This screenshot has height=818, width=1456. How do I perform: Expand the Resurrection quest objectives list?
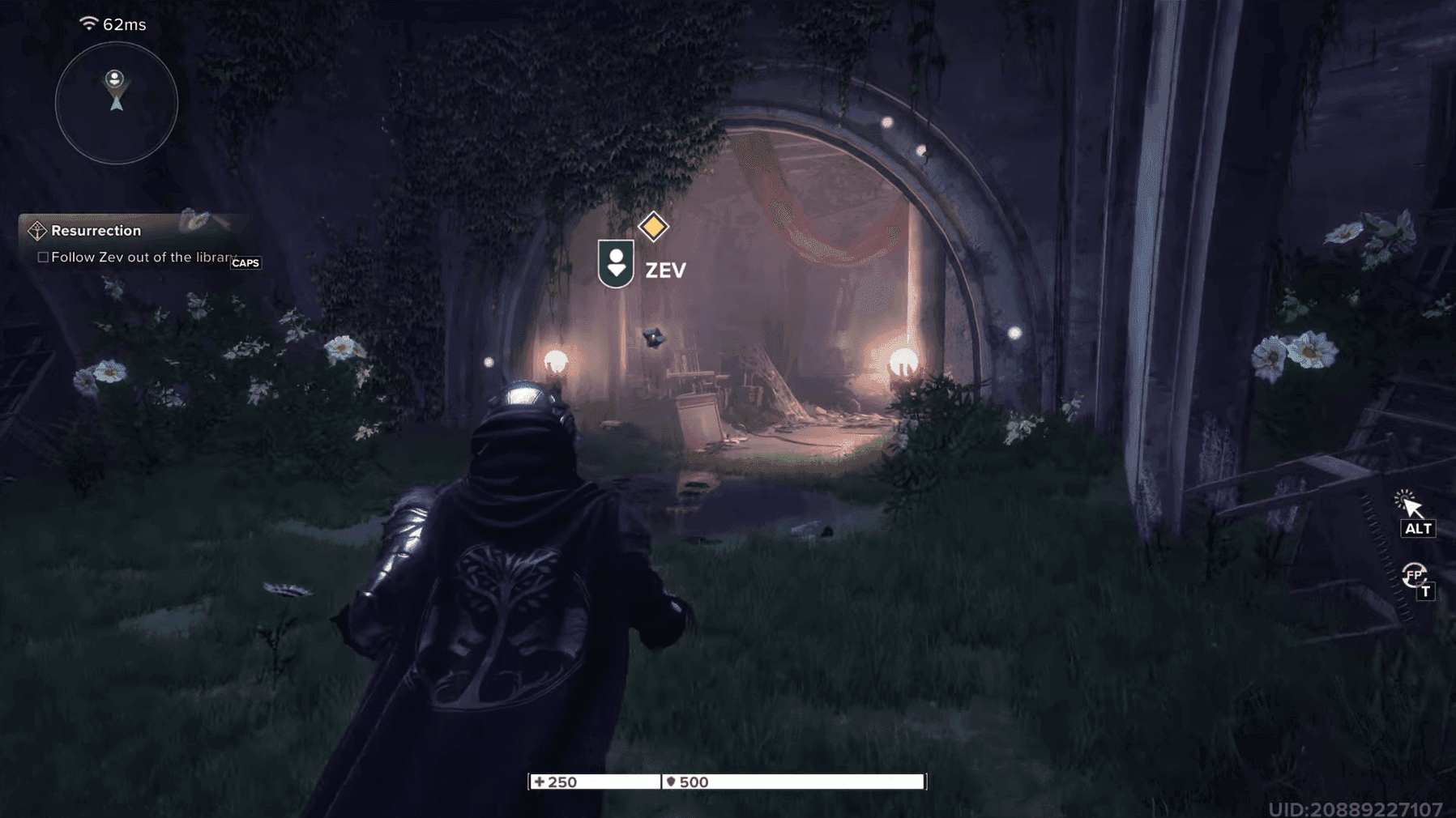click(96, 230)
